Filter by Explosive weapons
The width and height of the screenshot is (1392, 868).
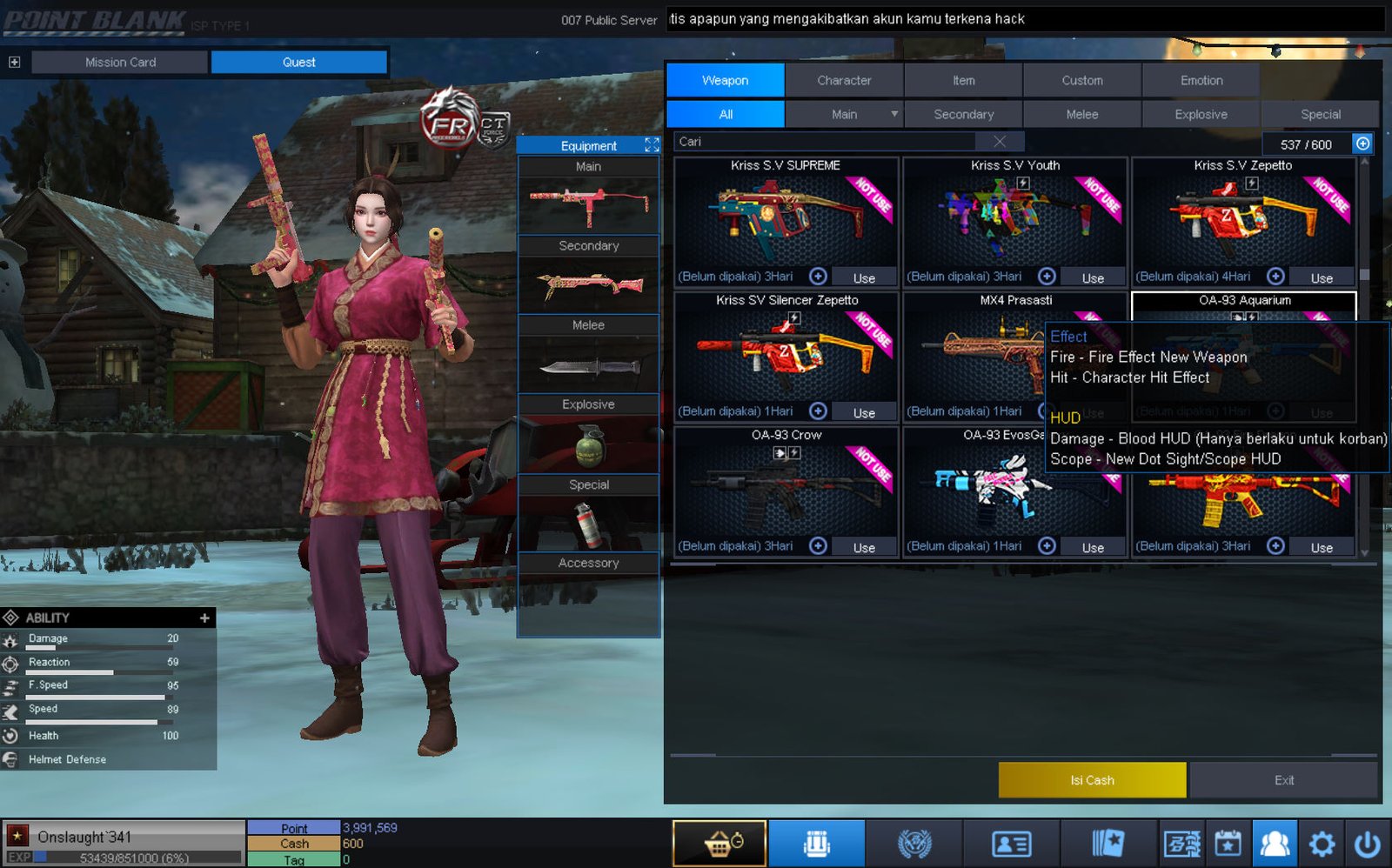(1201, 114)
